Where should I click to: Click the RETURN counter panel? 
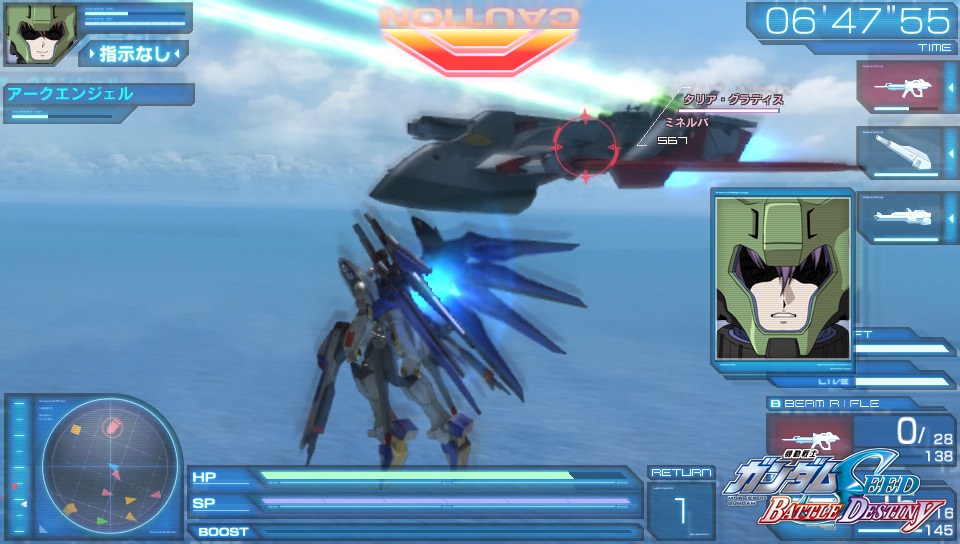(680, 505)
